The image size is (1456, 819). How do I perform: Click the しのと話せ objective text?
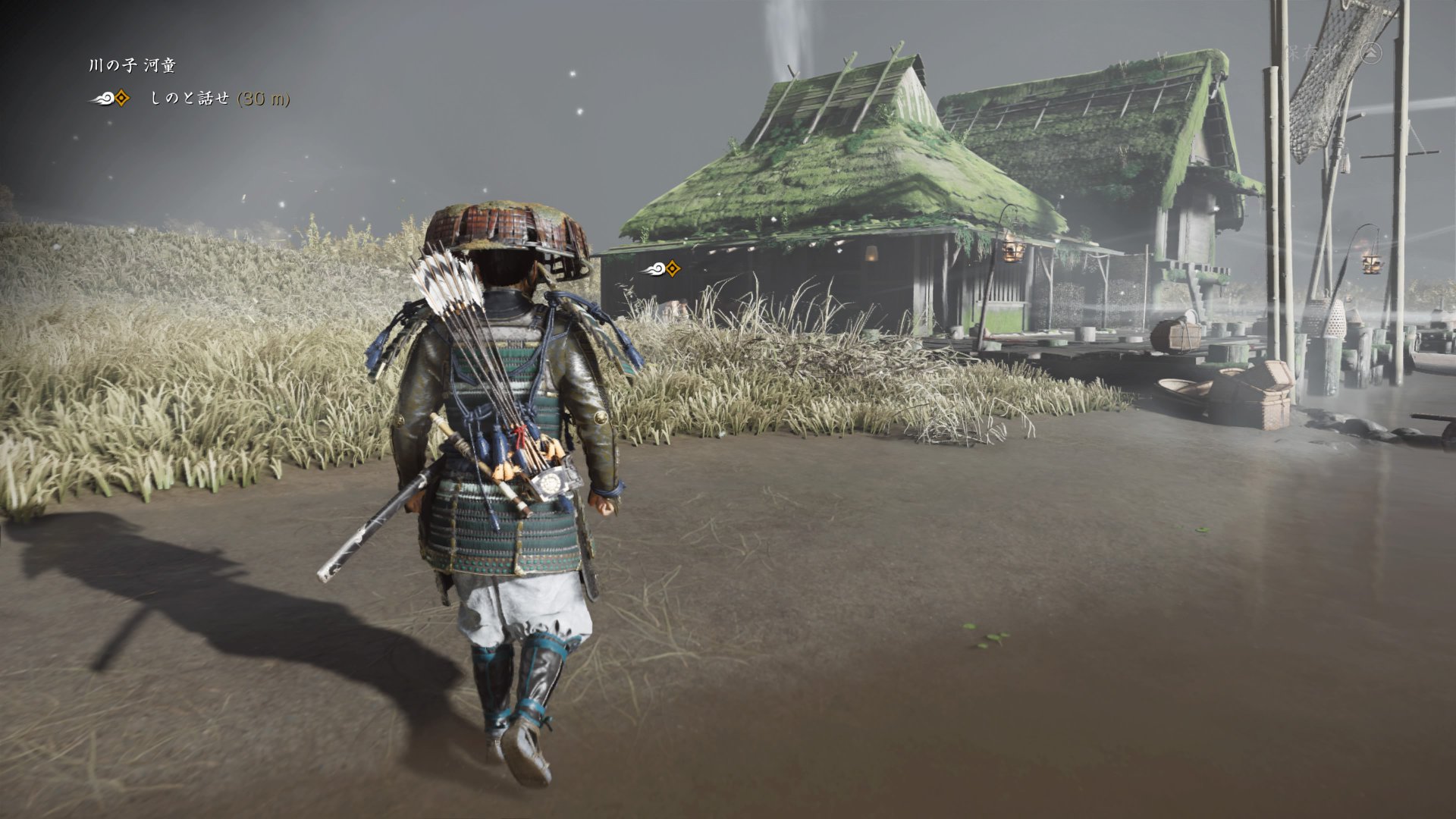click(190, 99)
